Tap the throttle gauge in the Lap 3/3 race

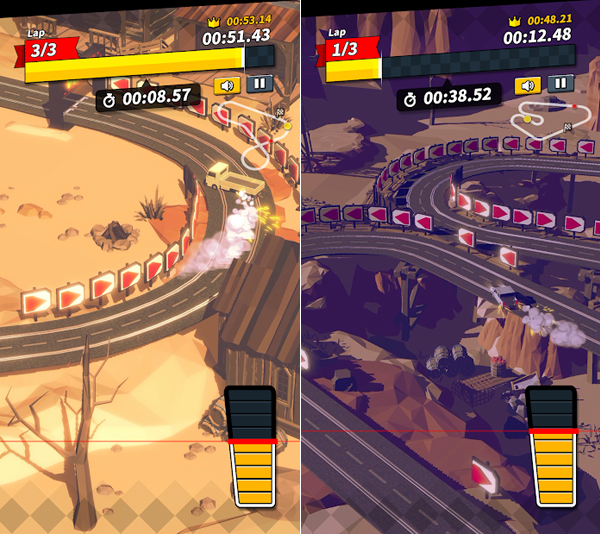[x=253, y=446]
